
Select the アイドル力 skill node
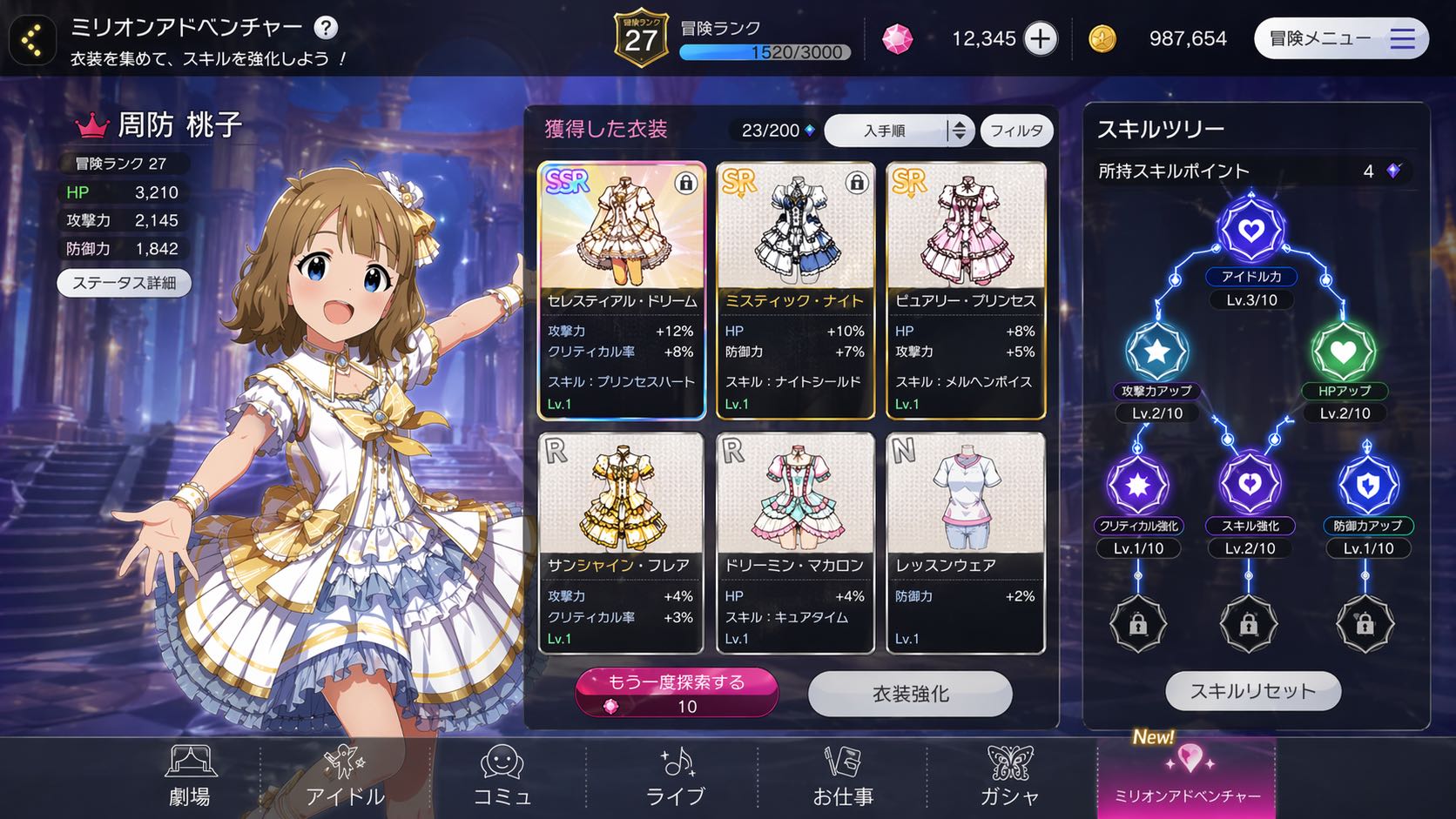[x=1251, y=230]
